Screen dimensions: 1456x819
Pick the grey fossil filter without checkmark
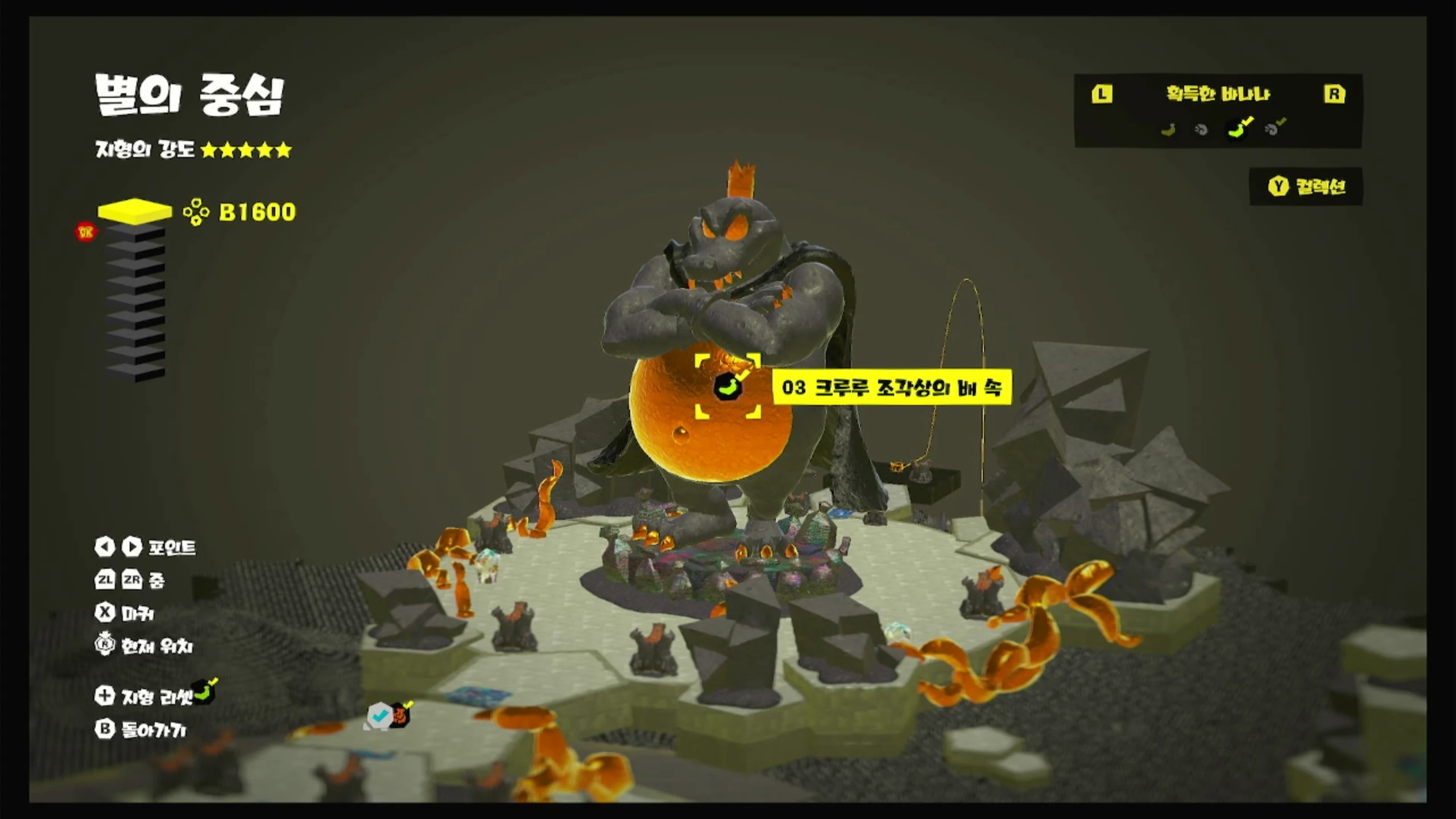coord(1201,130)
